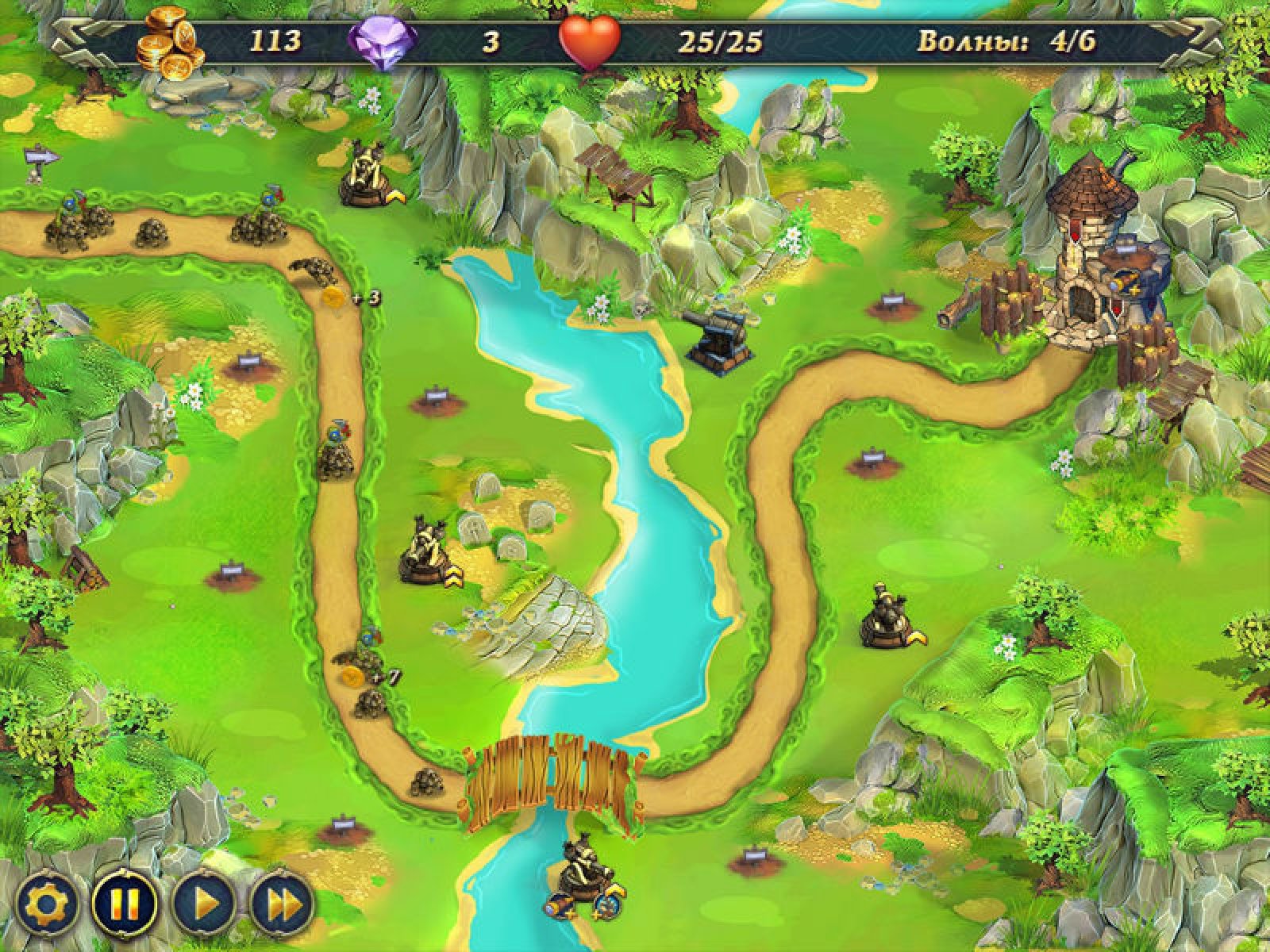Activate the double-arrow fast-forward button
Viewport: 1270px width, 952px height.
coord(283,904)
